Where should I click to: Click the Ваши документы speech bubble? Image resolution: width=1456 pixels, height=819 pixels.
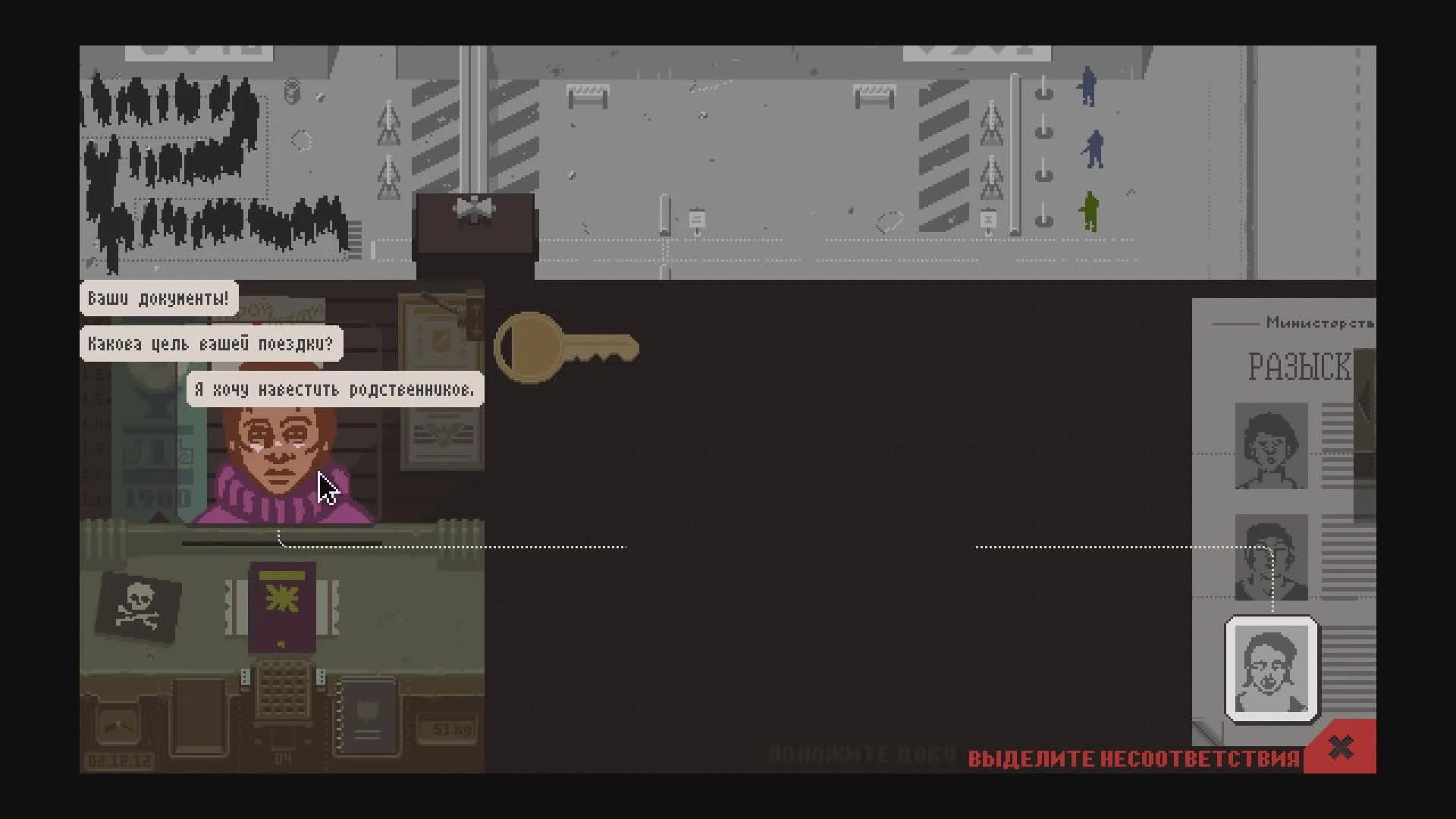[x=155, y=297]
